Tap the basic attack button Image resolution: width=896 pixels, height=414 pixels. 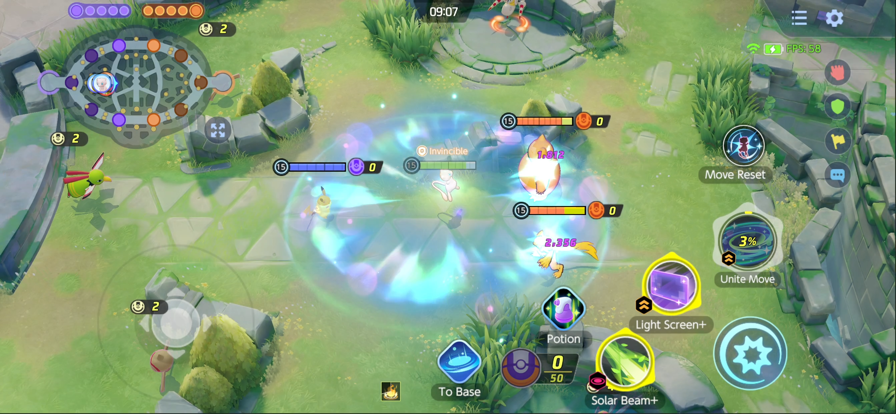tap(750, 353)
